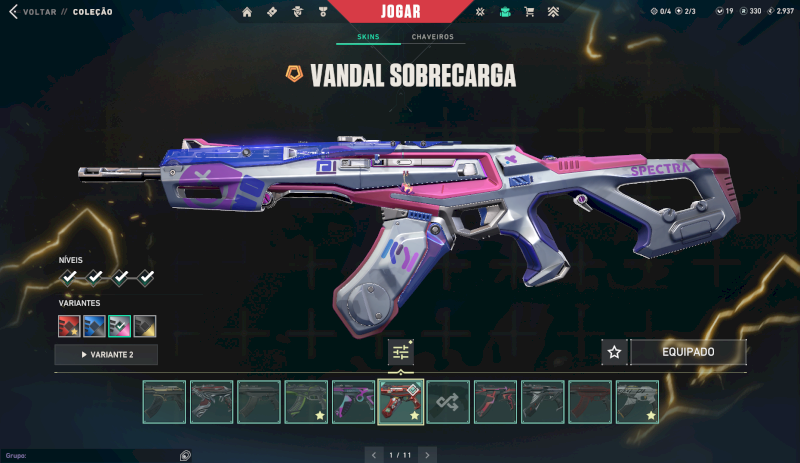This screenshot has width=800, height=463.
Task: Switch to the Chaveiros tab
Action: tap(432, 37)
